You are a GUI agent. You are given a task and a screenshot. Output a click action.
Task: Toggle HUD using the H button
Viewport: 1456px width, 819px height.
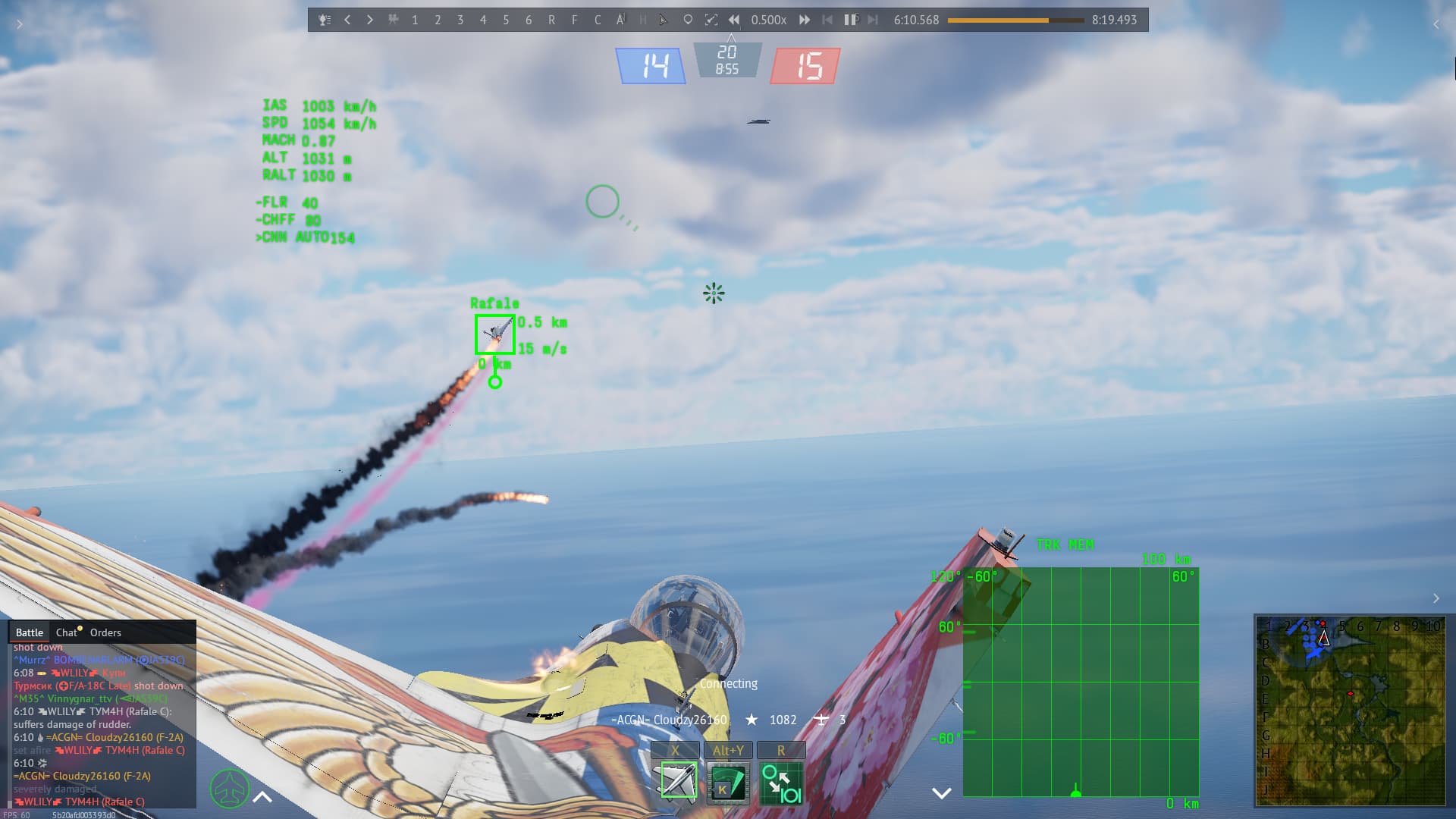pos(642,20)
